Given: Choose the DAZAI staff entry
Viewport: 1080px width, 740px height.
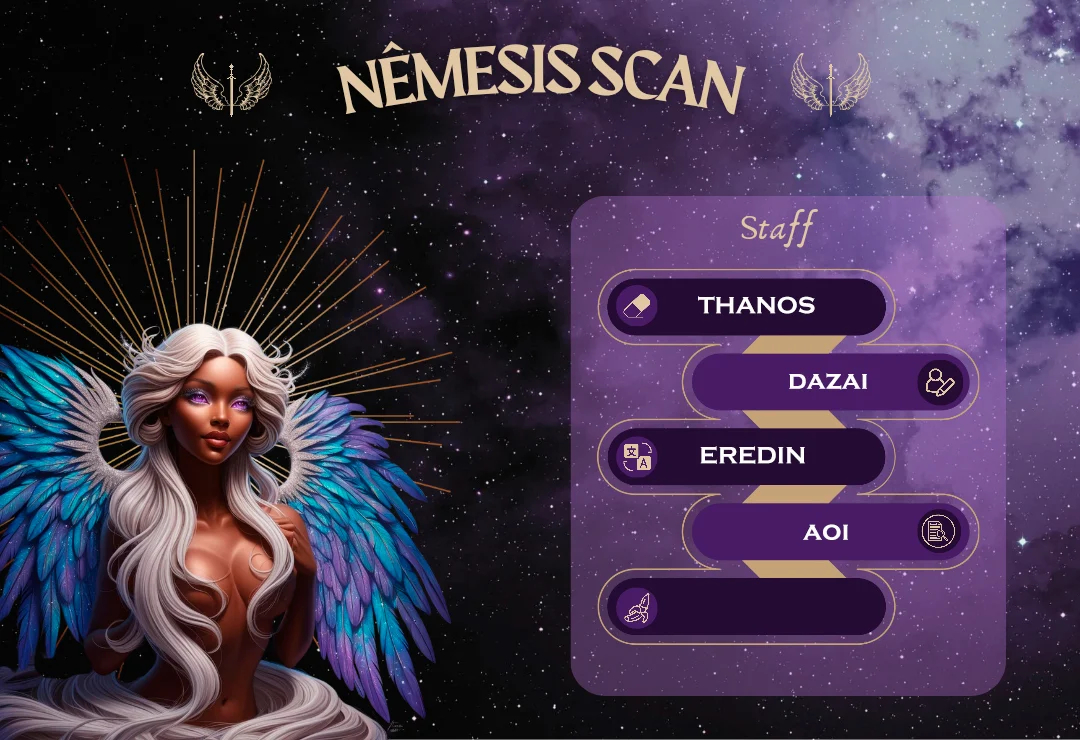Looking at the screenshot, I should (826, 381).
